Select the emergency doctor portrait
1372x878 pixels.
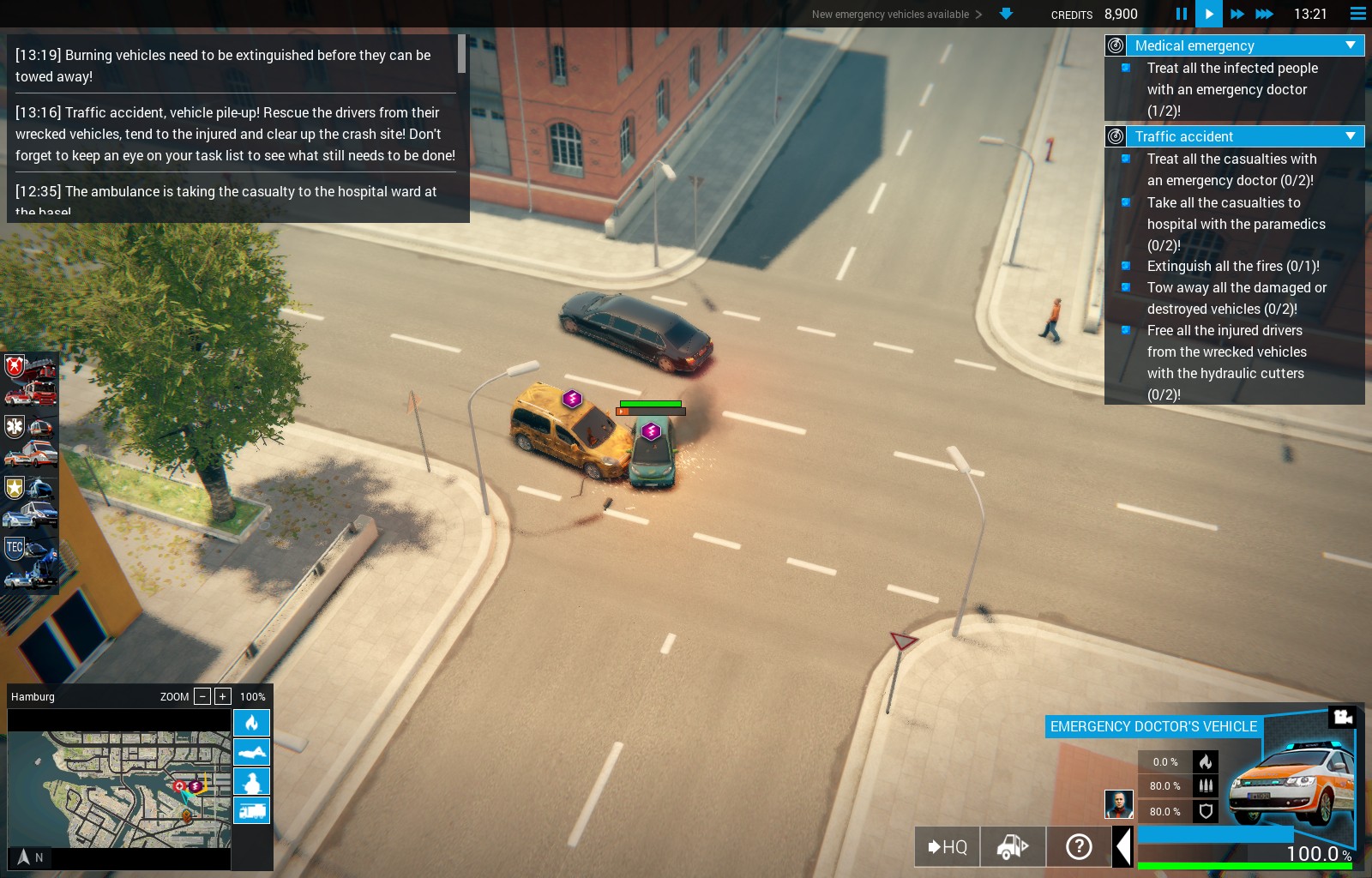pyautogui.click(x=1118, y=804)
